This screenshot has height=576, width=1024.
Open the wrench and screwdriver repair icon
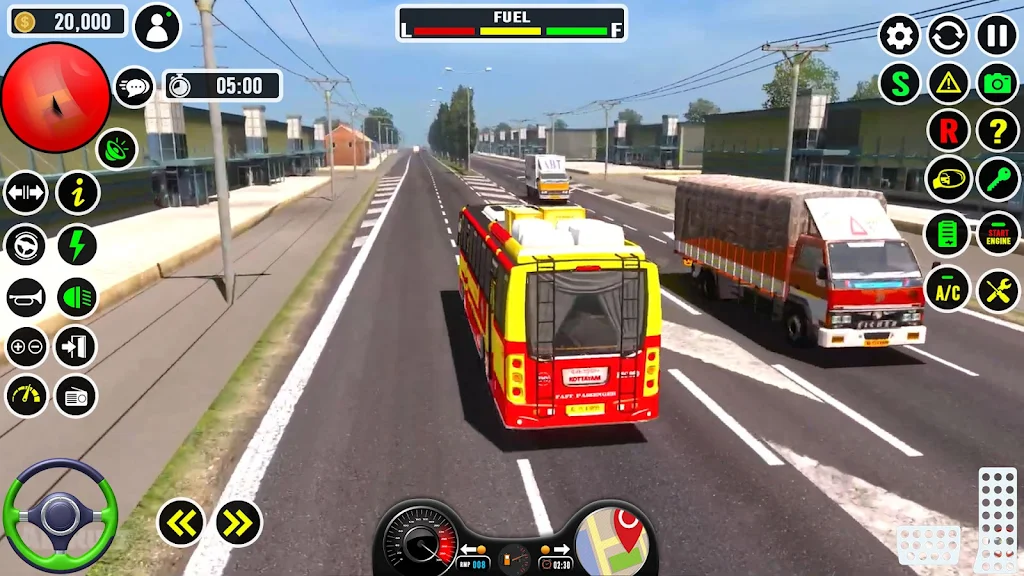997,290
